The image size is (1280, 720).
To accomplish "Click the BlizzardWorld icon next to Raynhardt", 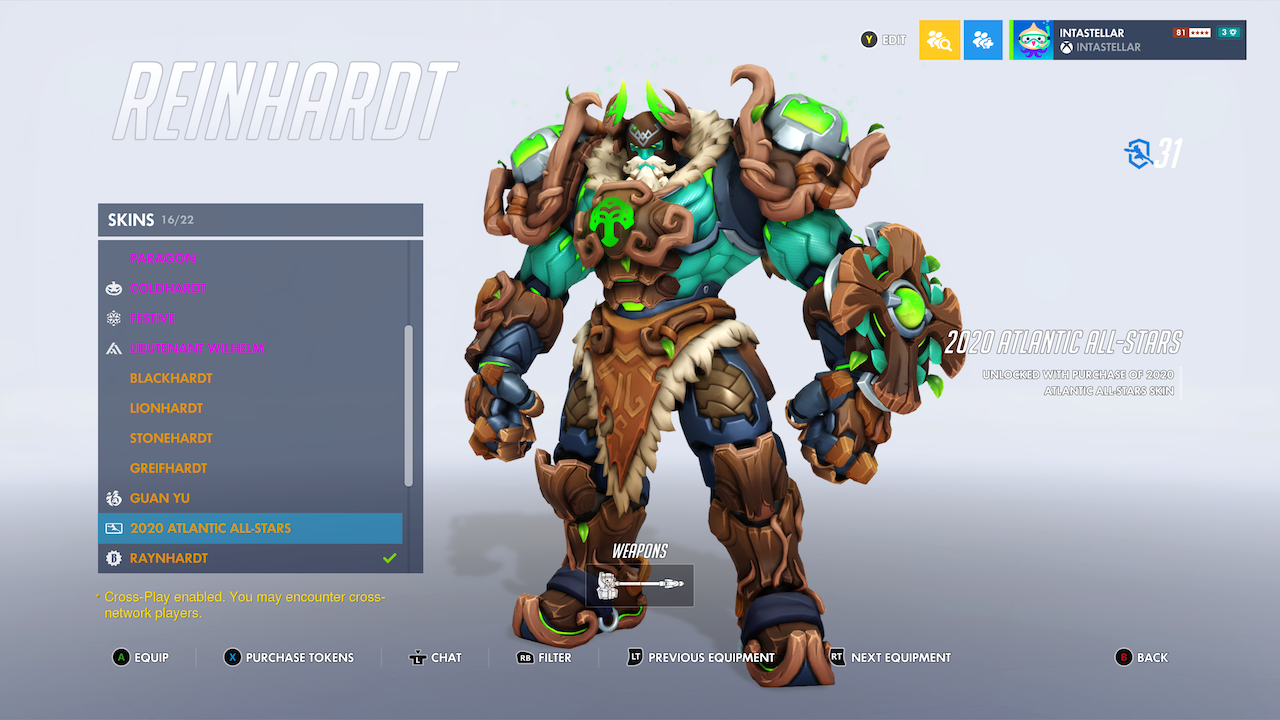I will click(113, 558).
